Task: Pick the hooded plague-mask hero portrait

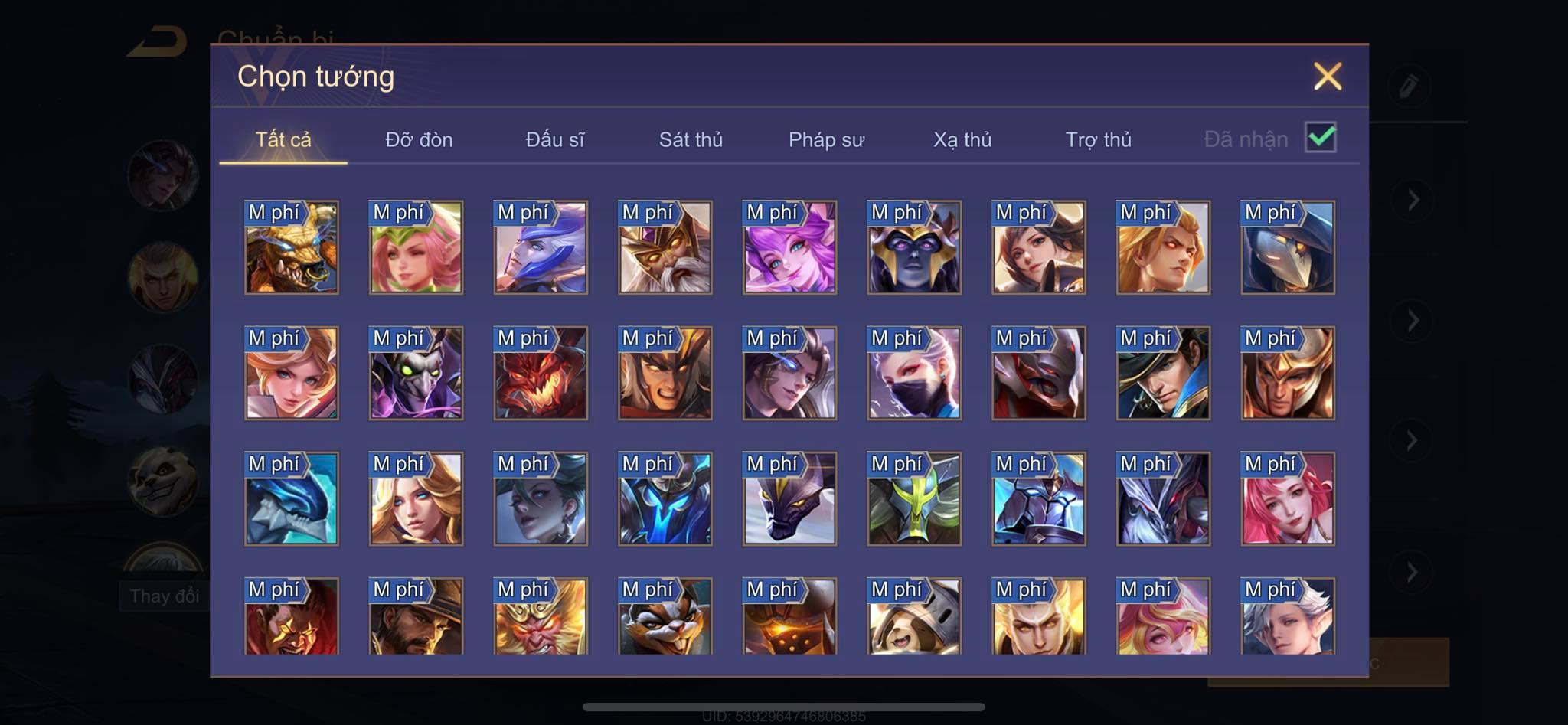Action: coord(1288,247)
